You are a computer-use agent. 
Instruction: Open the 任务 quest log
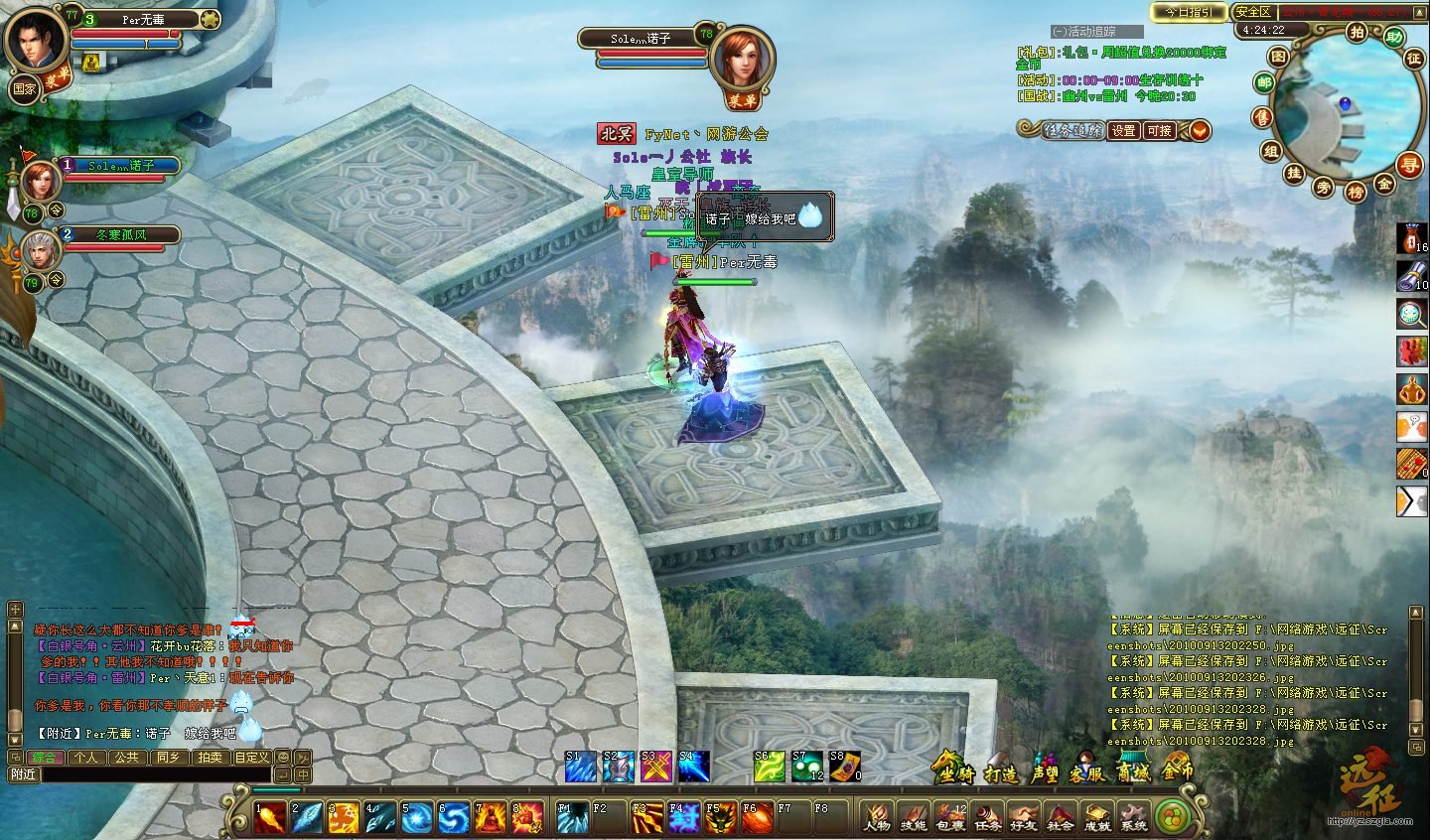(987, 816)
